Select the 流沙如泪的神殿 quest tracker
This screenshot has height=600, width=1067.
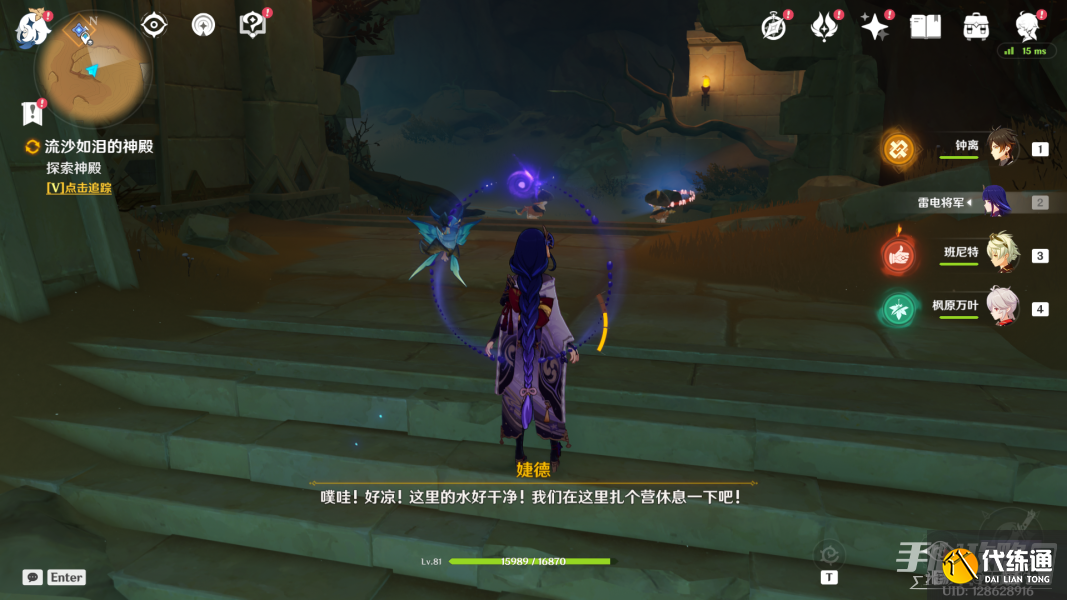tap(98, 146)
